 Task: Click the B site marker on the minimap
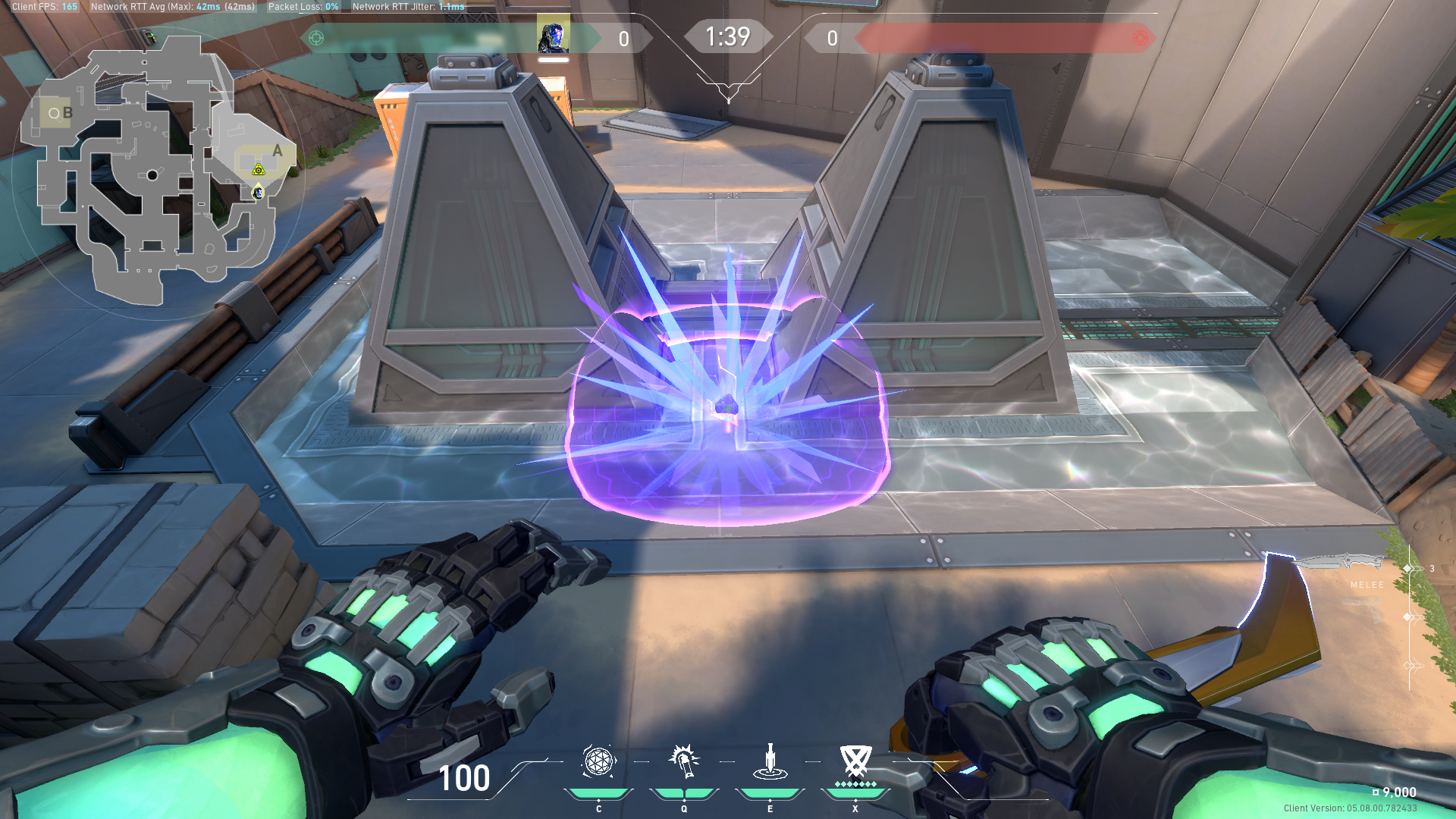pos(67,112)
